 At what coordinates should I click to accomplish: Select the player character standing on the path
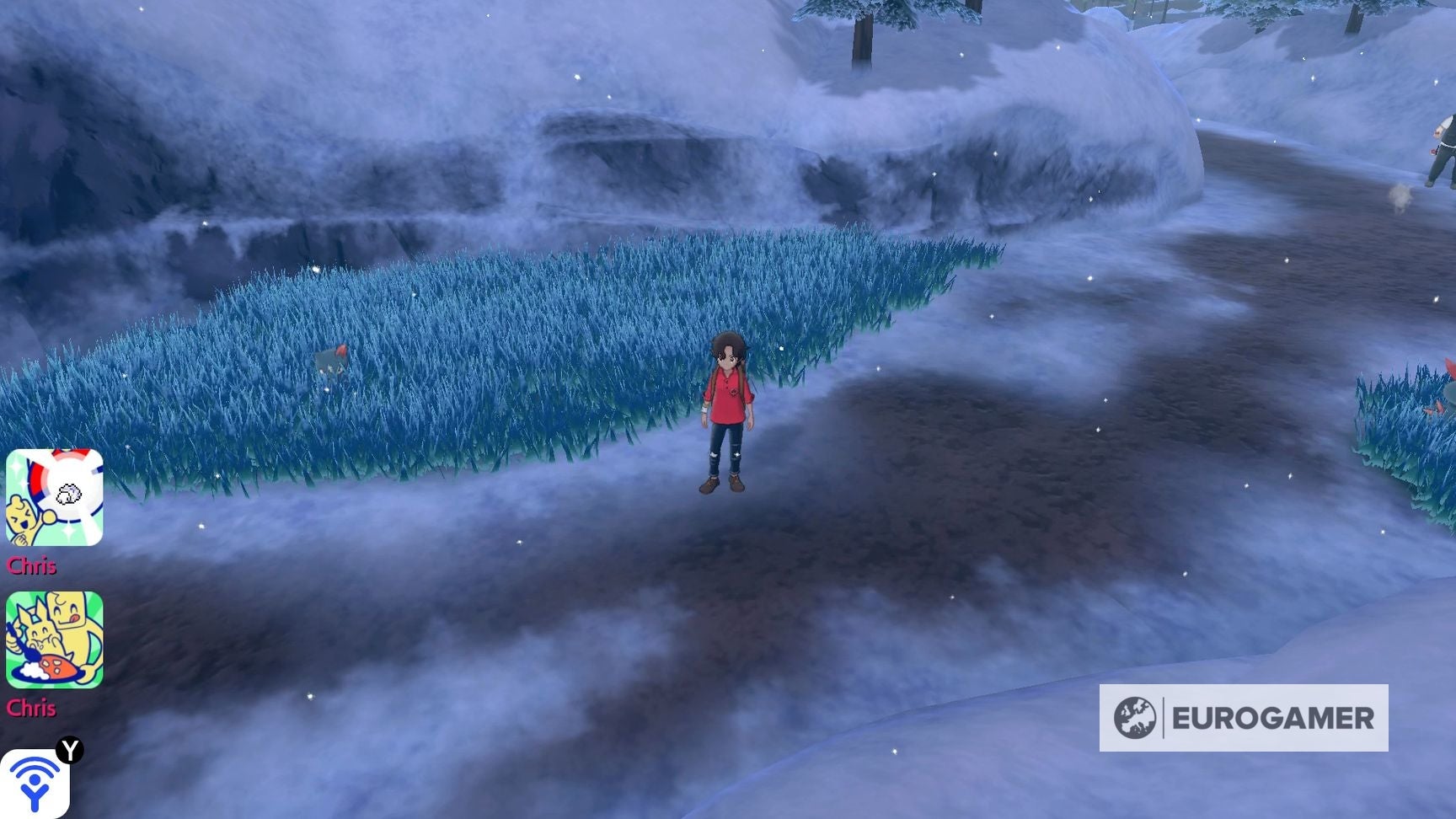(729, 413)
